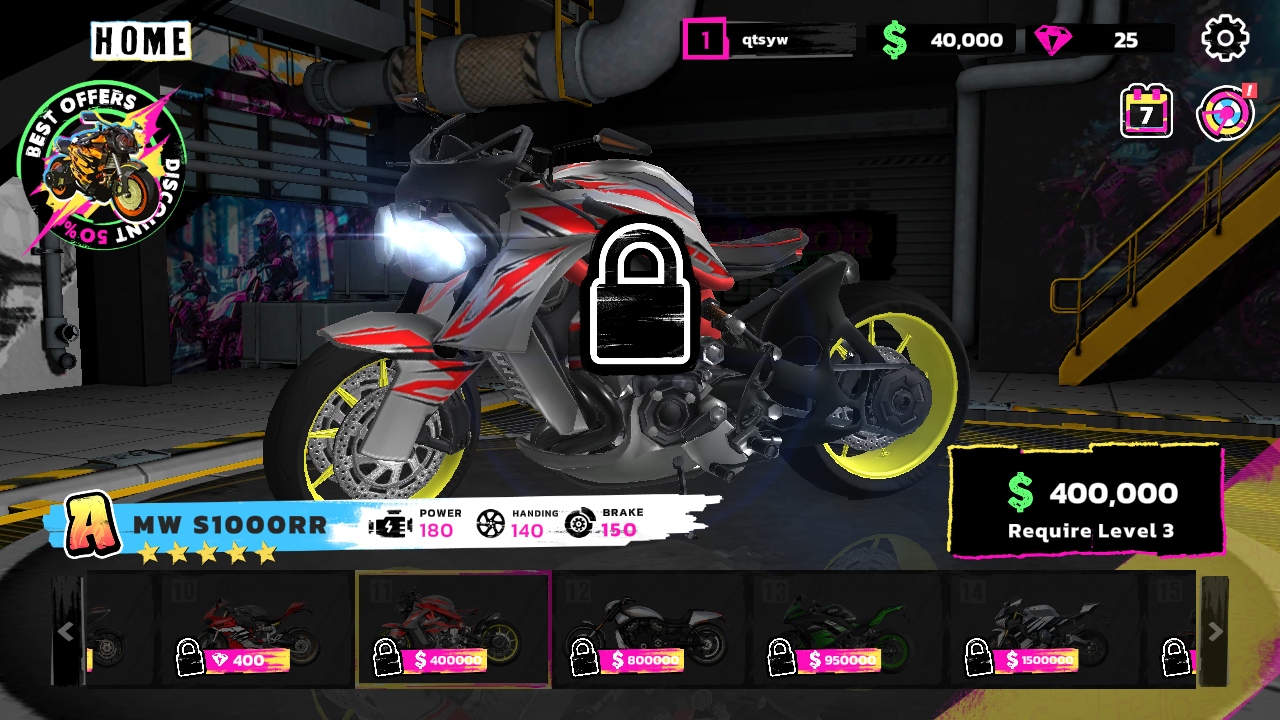The width and height of the screenshot is (1280, 720).
Task: Pick the $950000 green bike thumbnail
Action: pyautogui.click(x=847, y=630)
